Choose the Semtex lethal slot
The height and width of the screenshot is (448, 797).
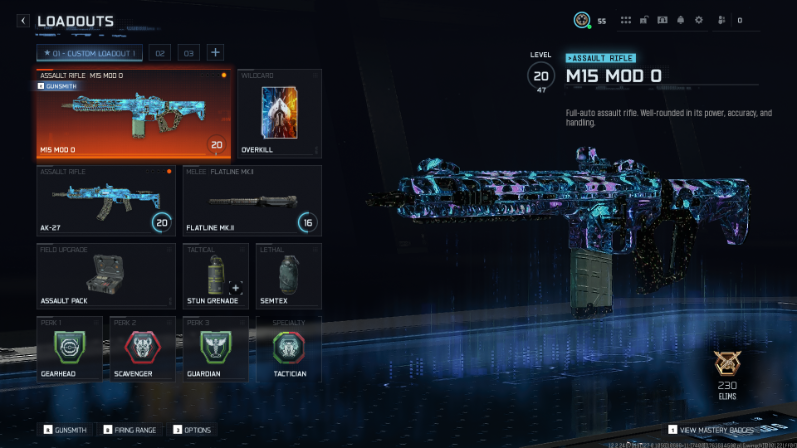coord(288,275)
